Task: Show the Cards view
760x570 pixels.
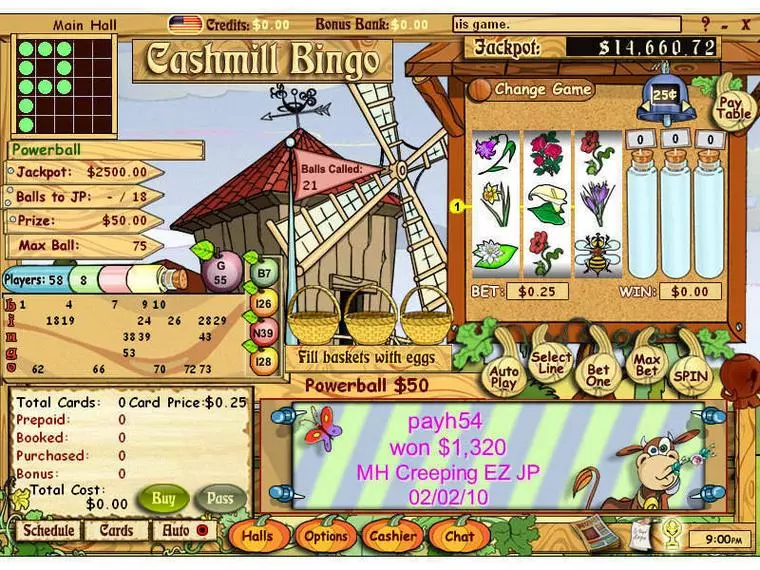Action: click(116, 531)
